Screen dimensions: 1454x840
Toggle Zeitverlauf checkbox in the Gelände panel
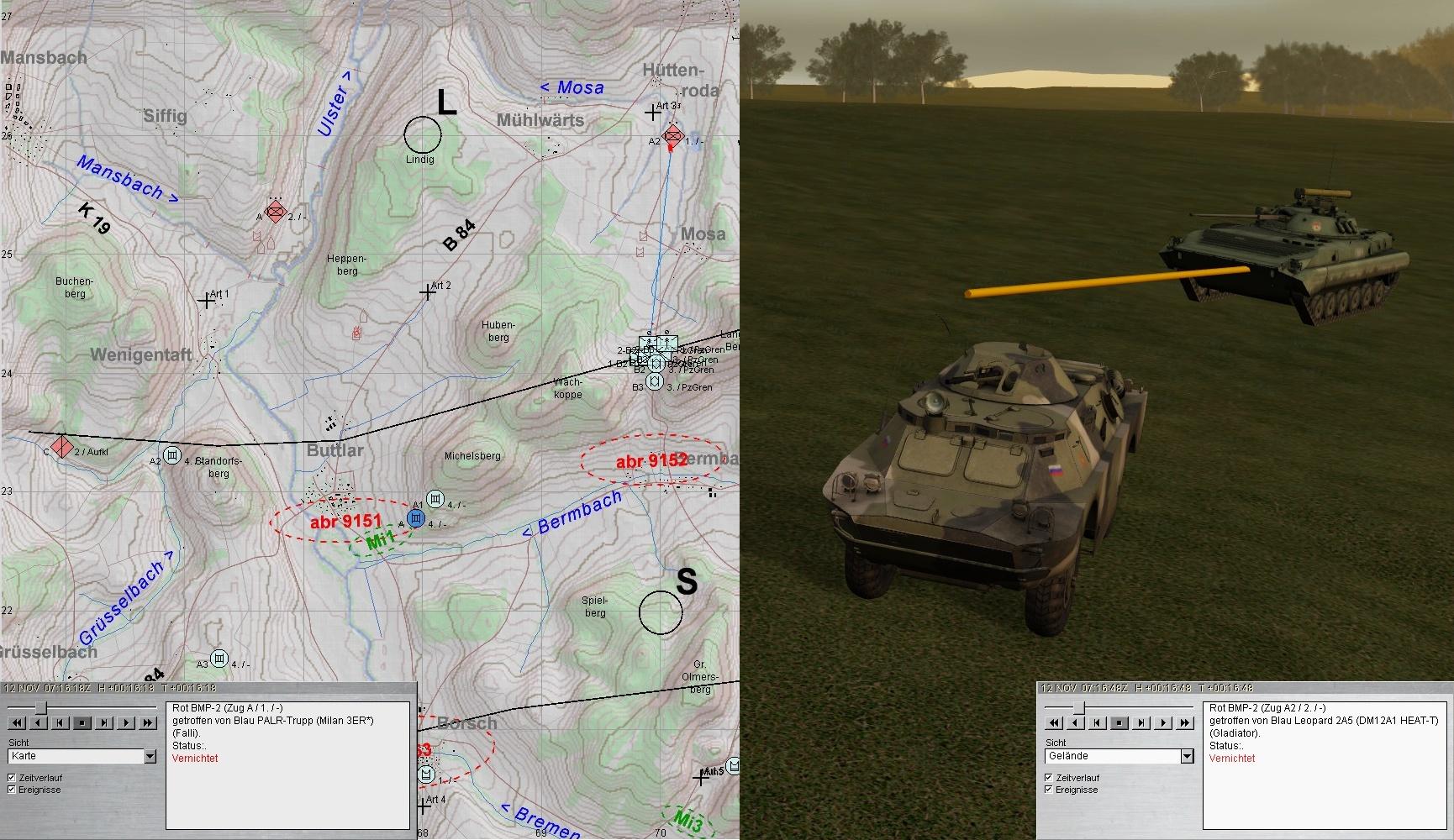coord(1049,778)
